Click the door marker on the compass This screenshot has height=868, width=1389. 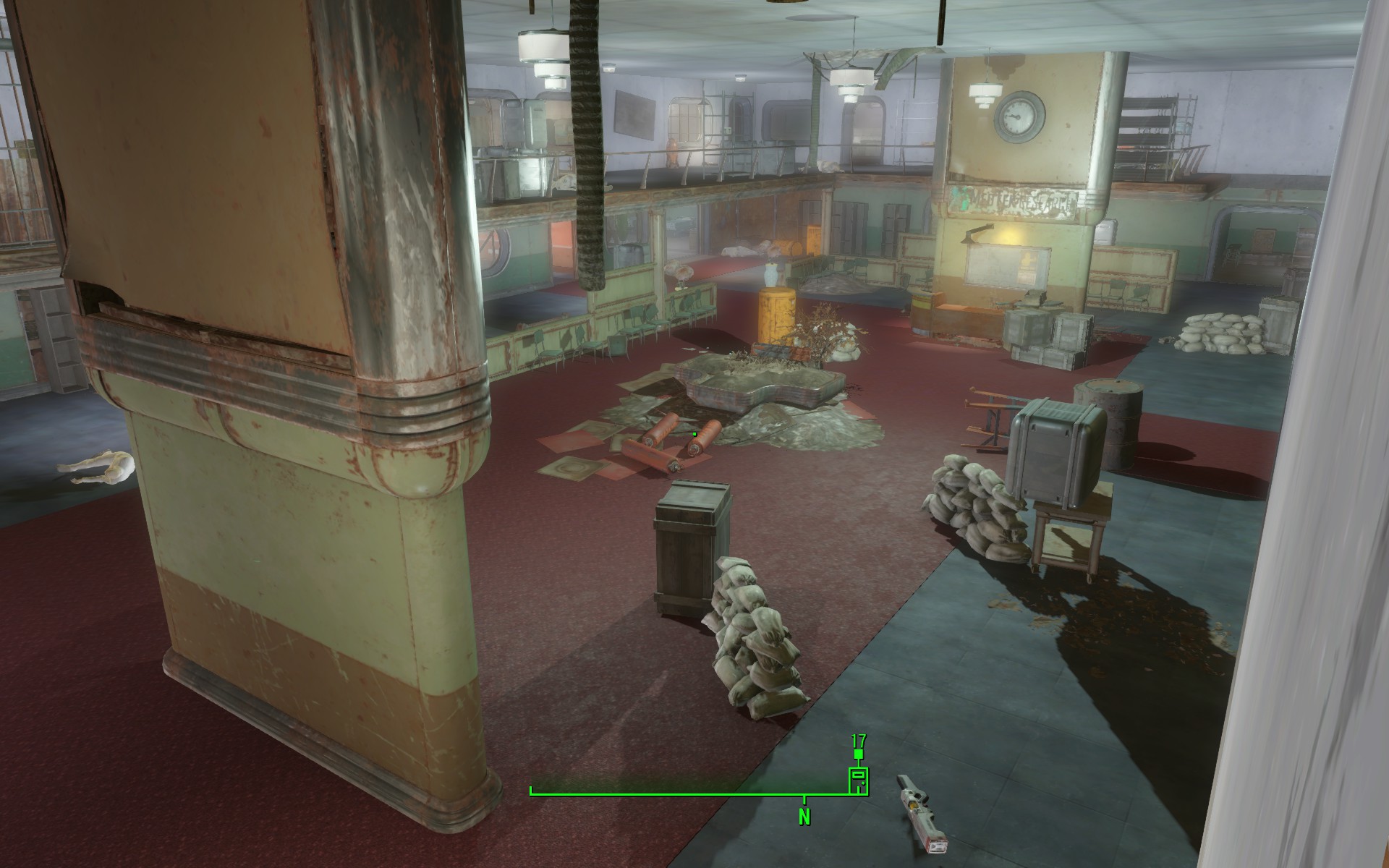(858, 782)
